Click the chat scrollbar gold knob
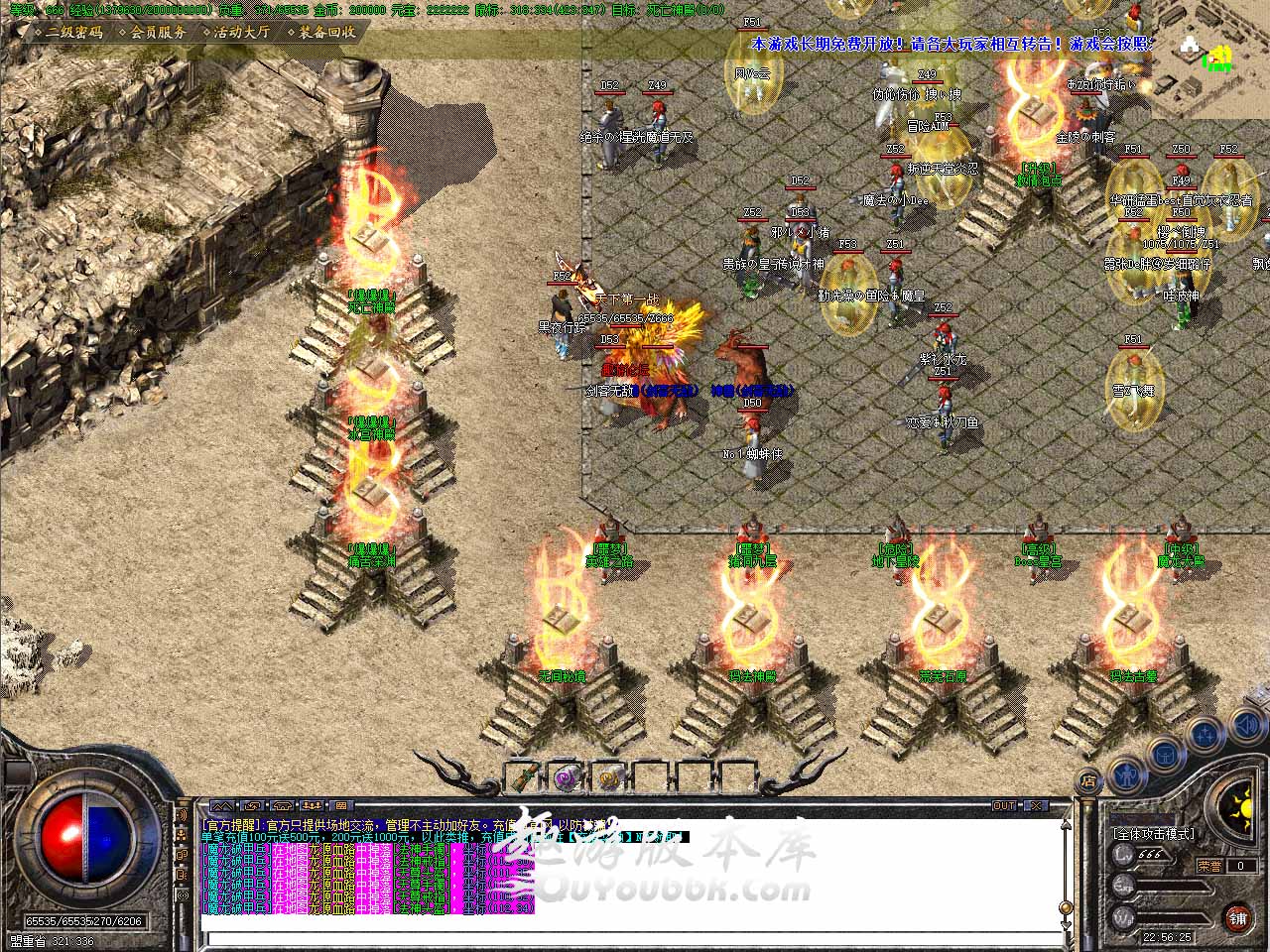The height and width of the screenshot is (952, 1270). tap(1066, 907)
